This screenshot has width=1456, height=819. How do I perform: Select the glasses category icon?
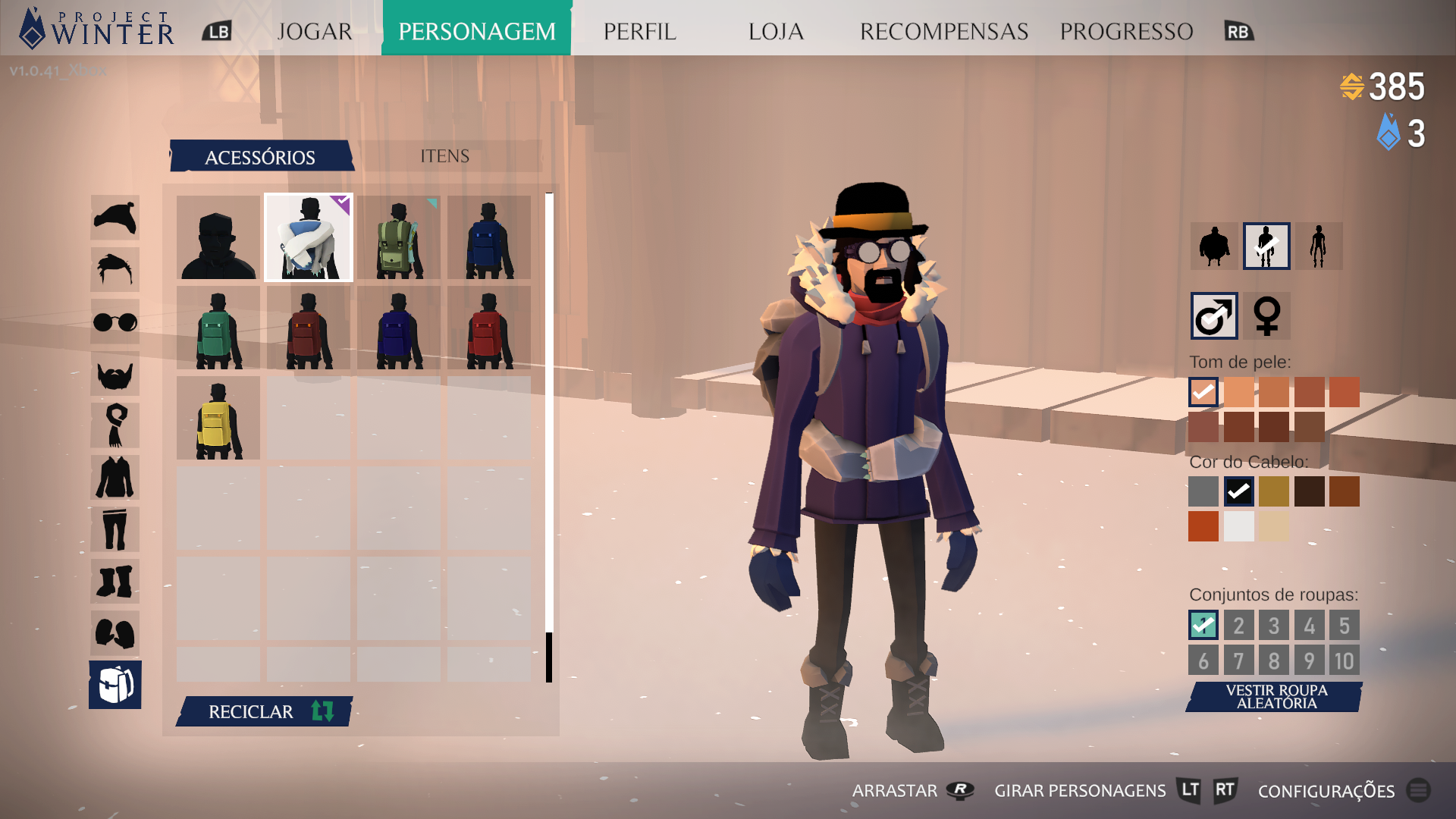click(115, 321)
